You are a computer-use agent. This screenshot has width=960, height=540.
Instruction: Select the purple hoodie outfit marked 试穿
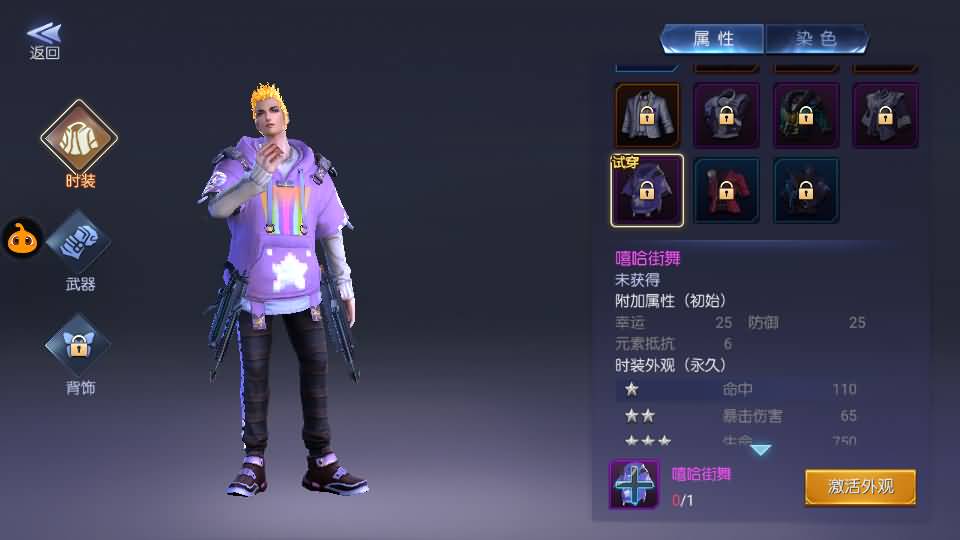pyautogui.click(x=647, y=190)
